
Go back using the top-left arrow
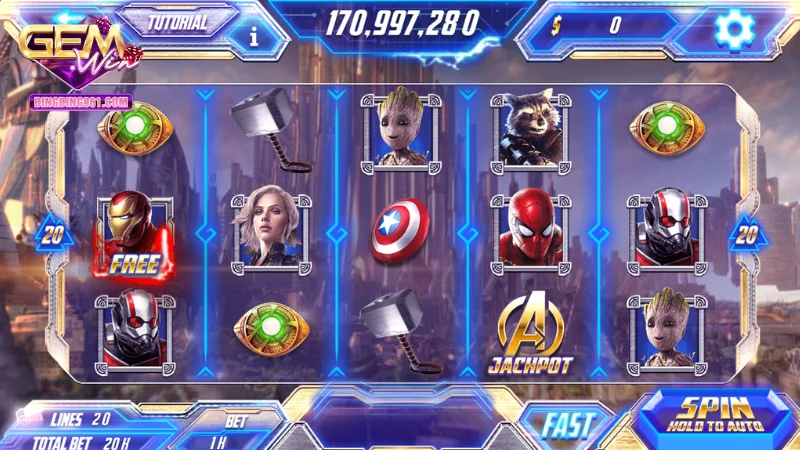pyautogui.click(x=69, y=19)
